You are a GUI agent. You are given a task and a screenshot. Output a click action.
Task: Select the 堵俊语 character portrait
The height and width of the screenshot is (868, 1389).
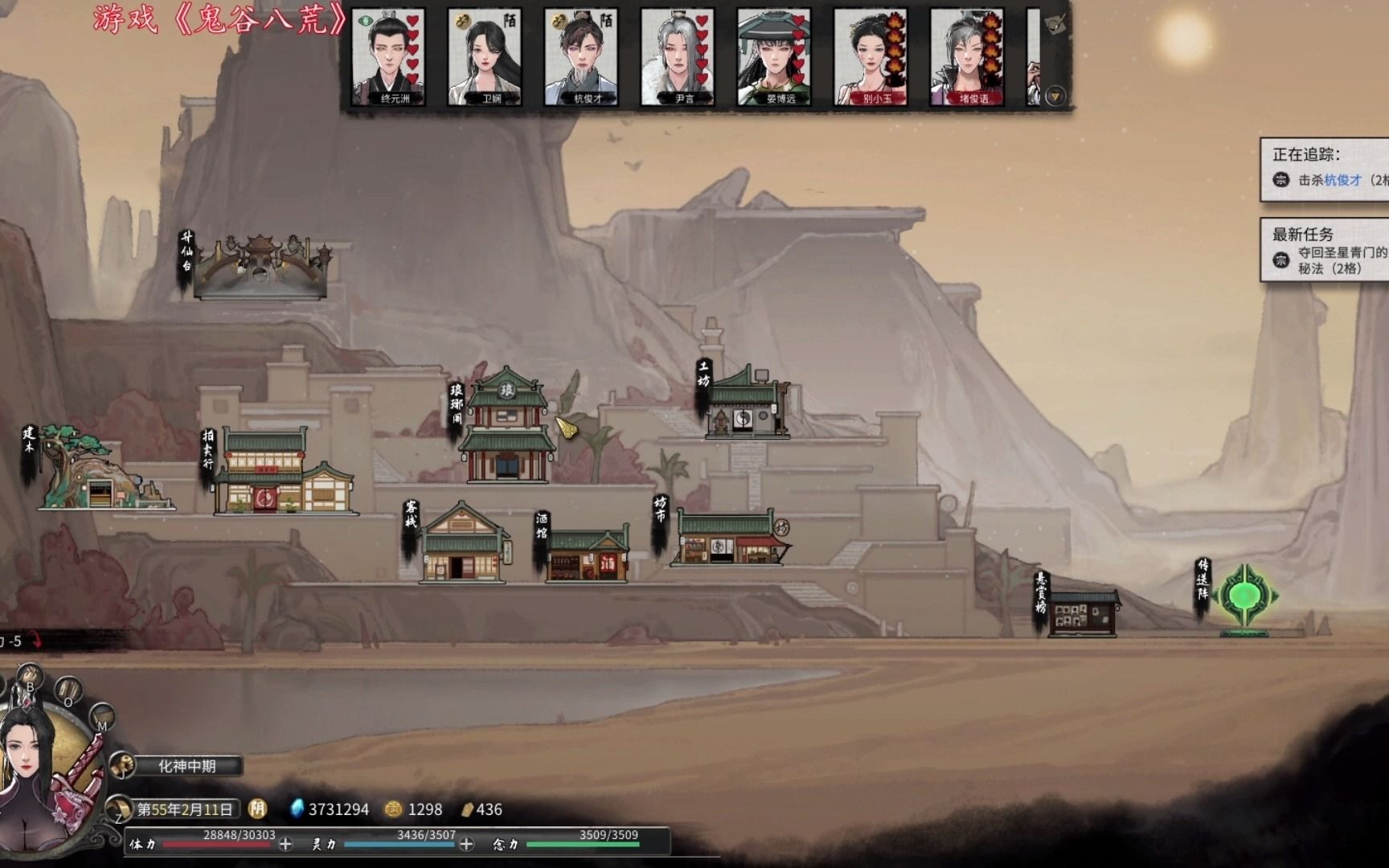click(967, 57)
